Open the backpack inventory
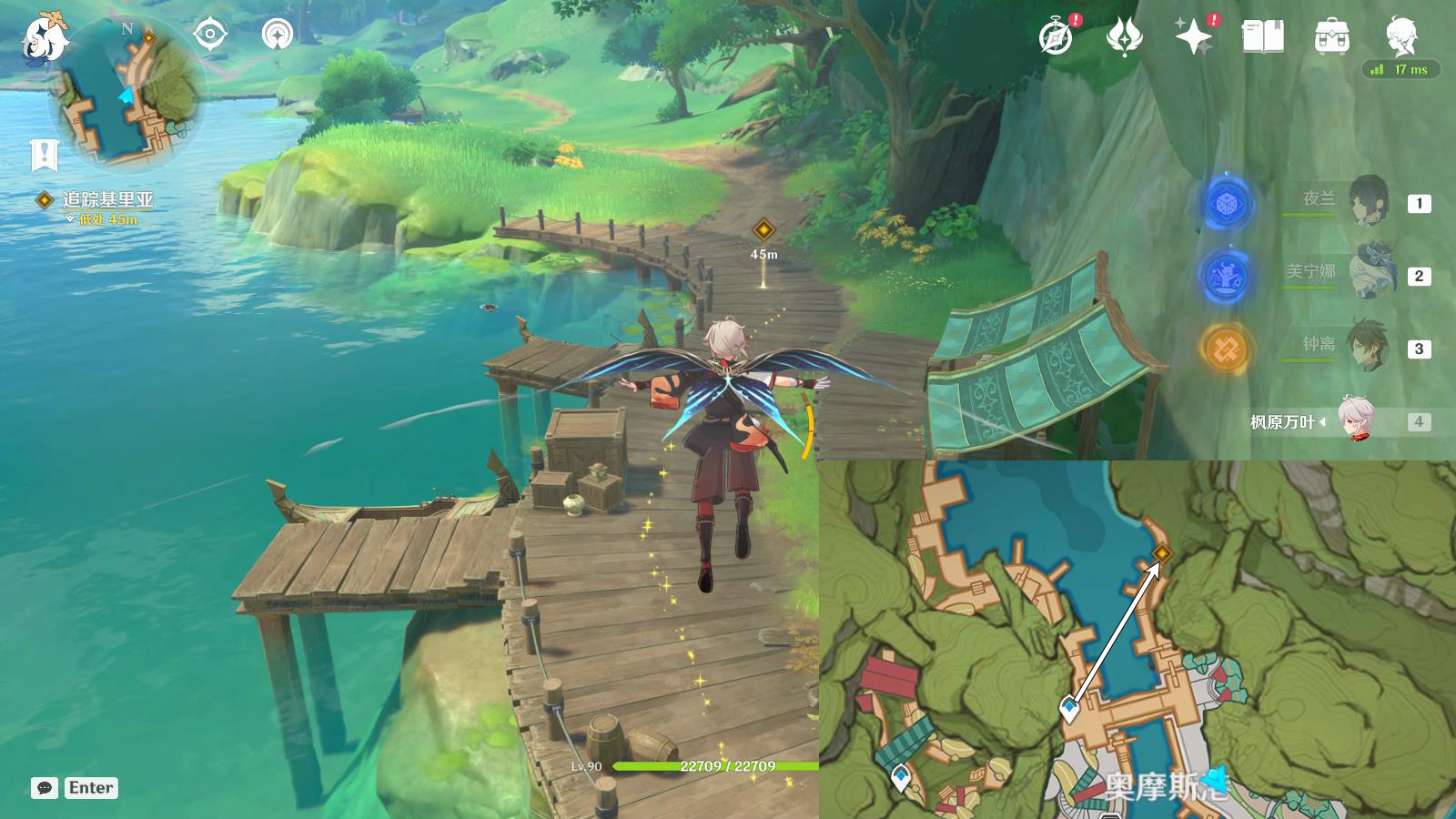 (x=1331, y=37)
